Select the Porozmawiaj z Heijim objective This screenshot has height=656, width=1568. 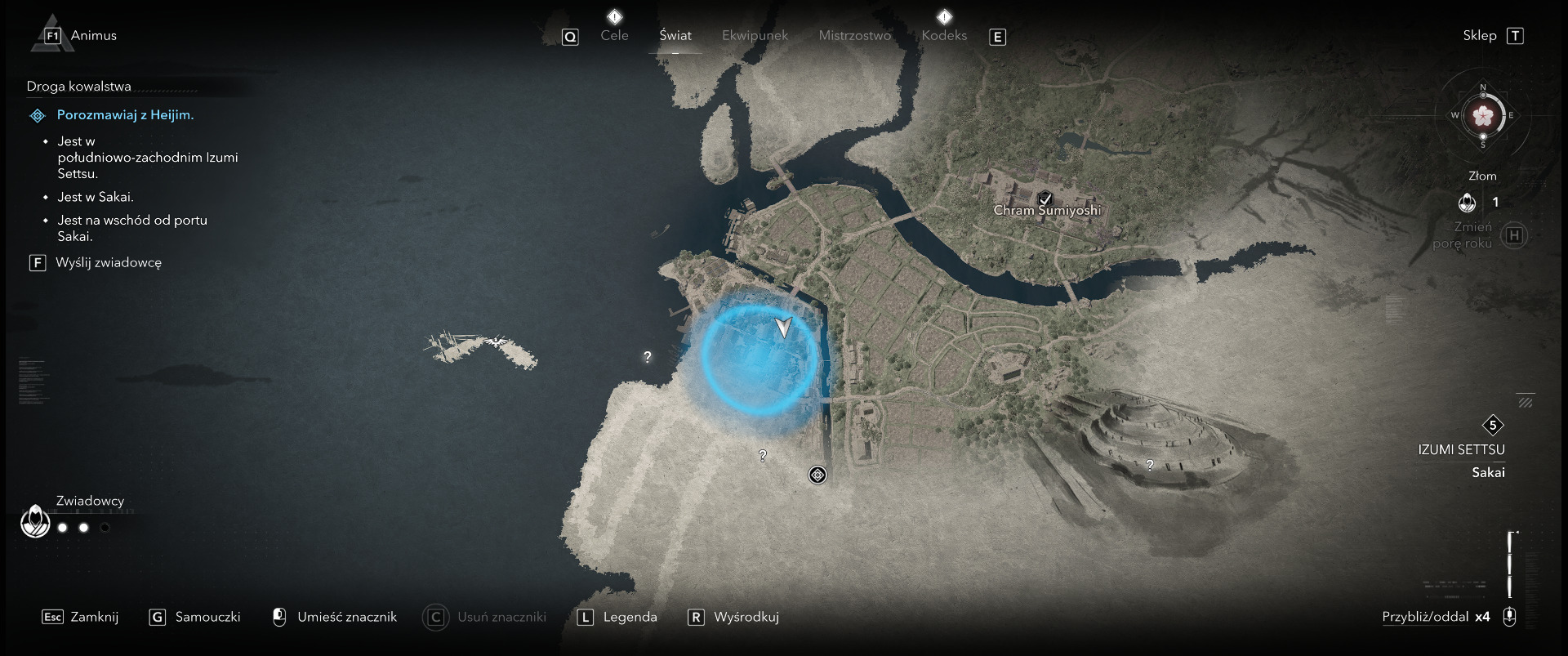[x=125, y=115]
